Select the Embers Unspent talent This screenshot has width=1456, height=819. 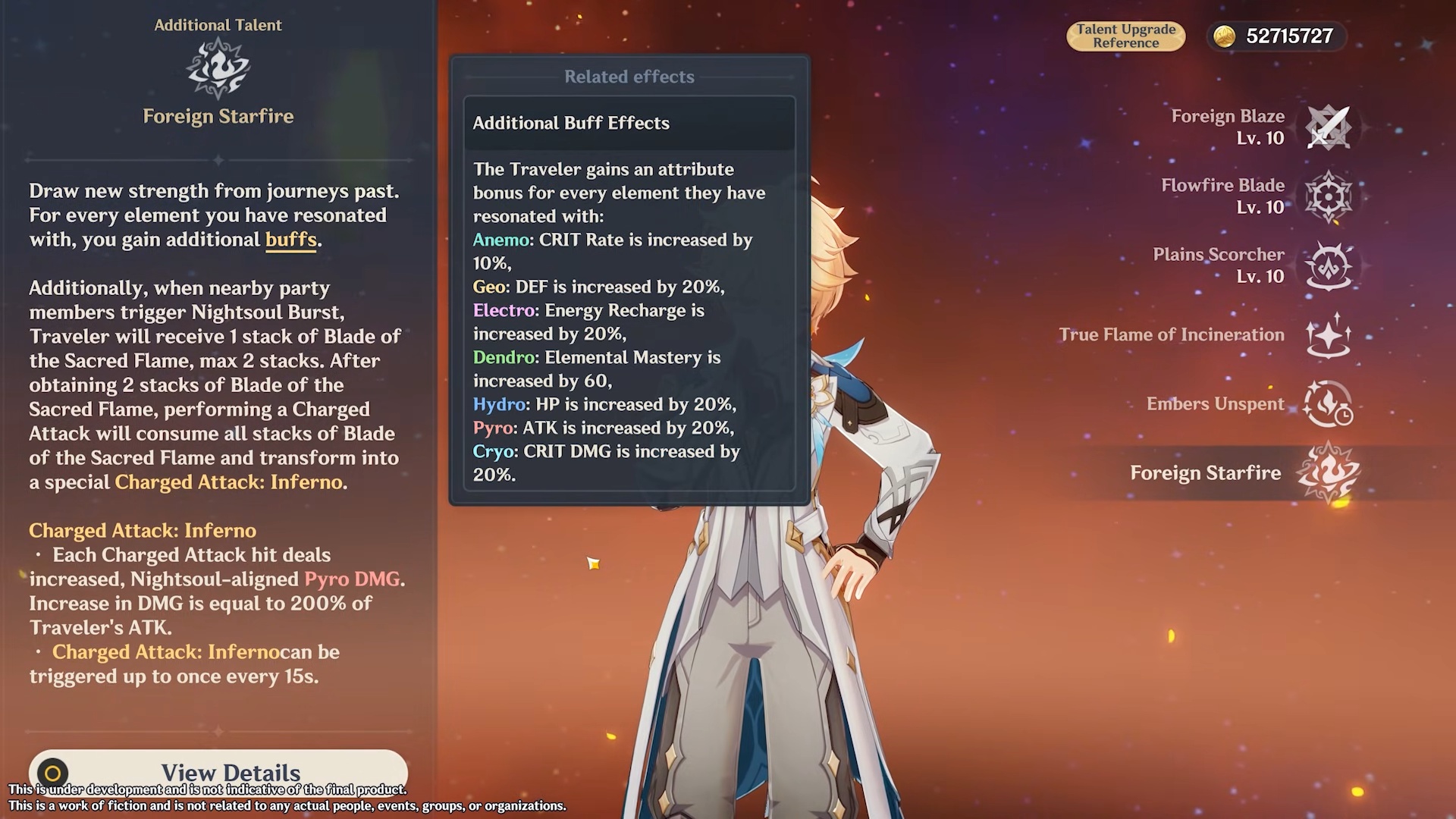1328,404
